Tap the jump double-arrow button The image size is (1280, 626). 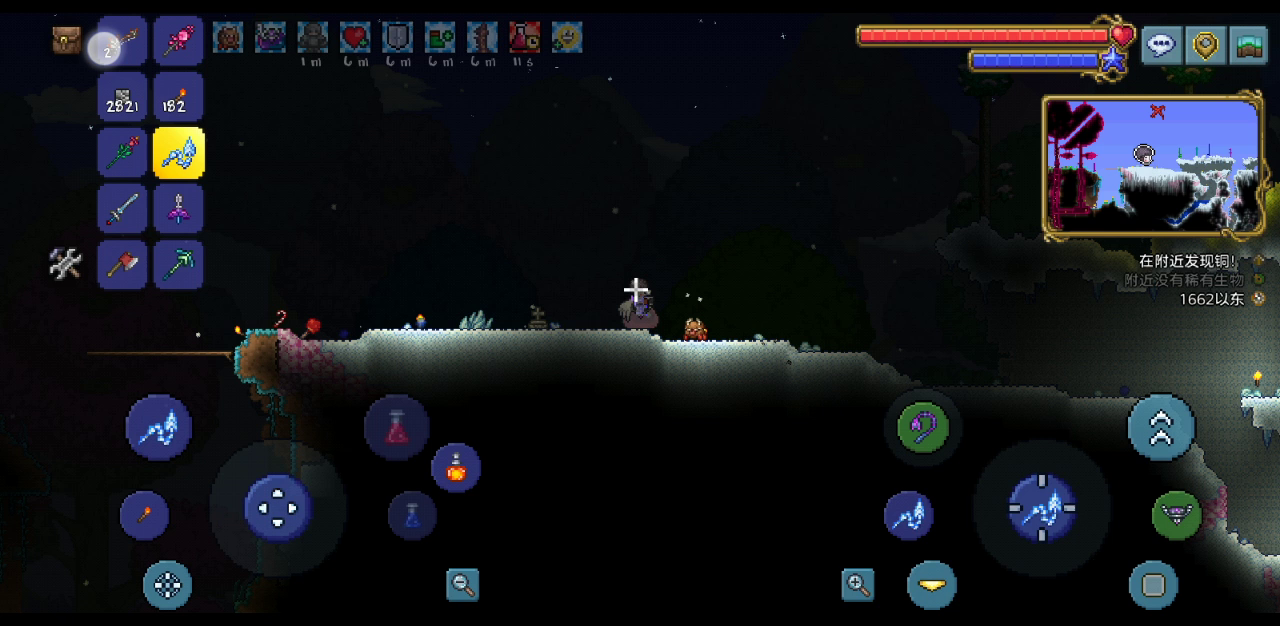coord(1161,427)
